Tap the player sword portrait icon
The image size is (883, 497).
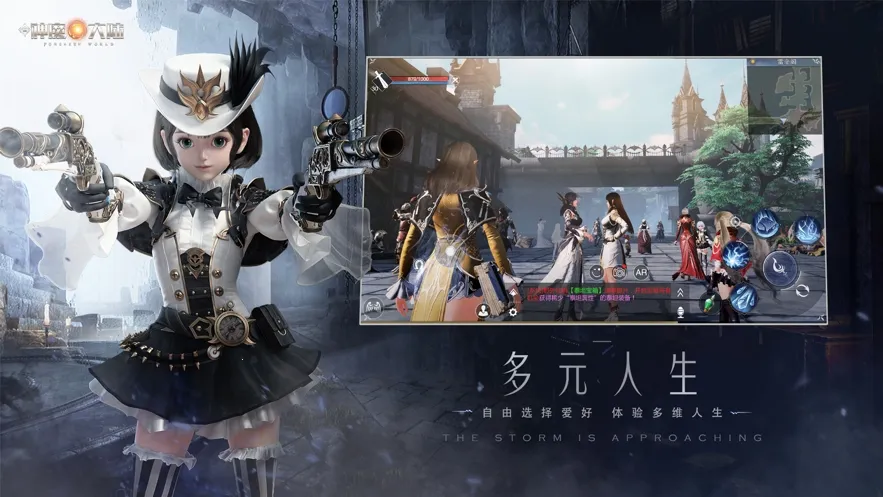[380, 81]
